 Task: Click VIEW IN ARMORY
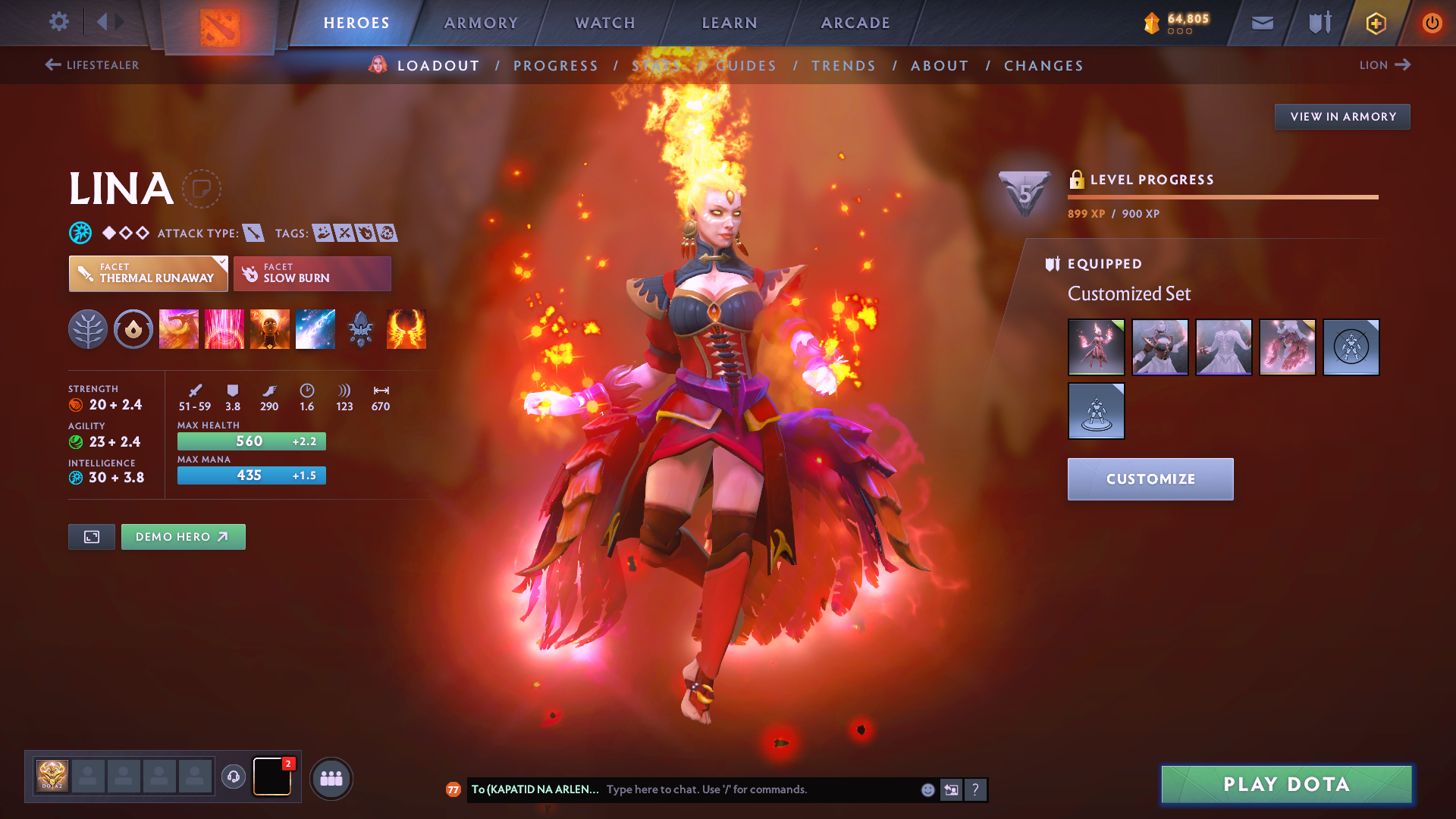click(1342, 116)
